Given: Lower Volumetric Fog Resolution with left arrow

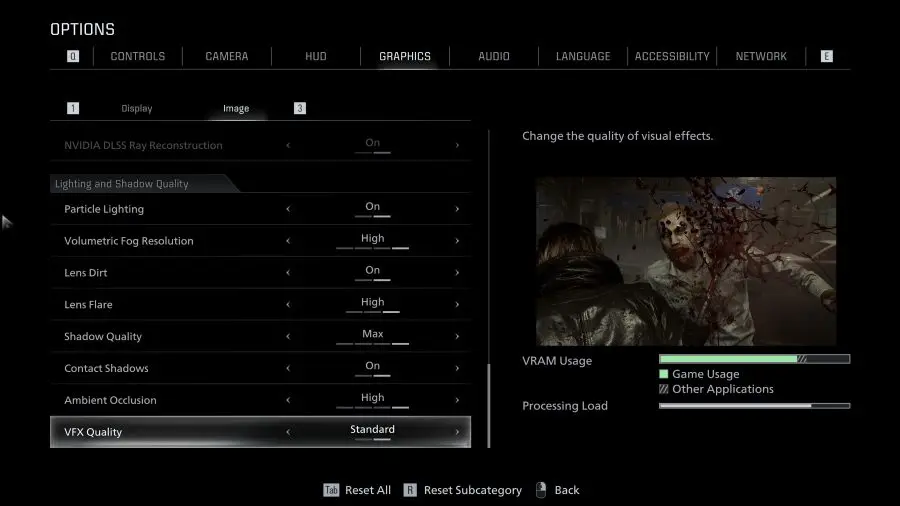Looking at the screenshot, I should point(288,241).
